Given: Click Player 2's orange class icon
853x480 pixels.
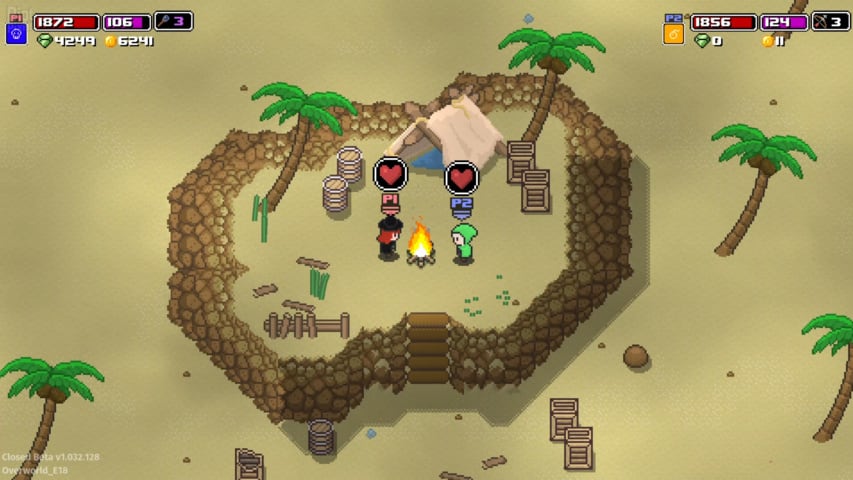Looking at the screenshot, I should pyautogui.click(x=674, y=34).
